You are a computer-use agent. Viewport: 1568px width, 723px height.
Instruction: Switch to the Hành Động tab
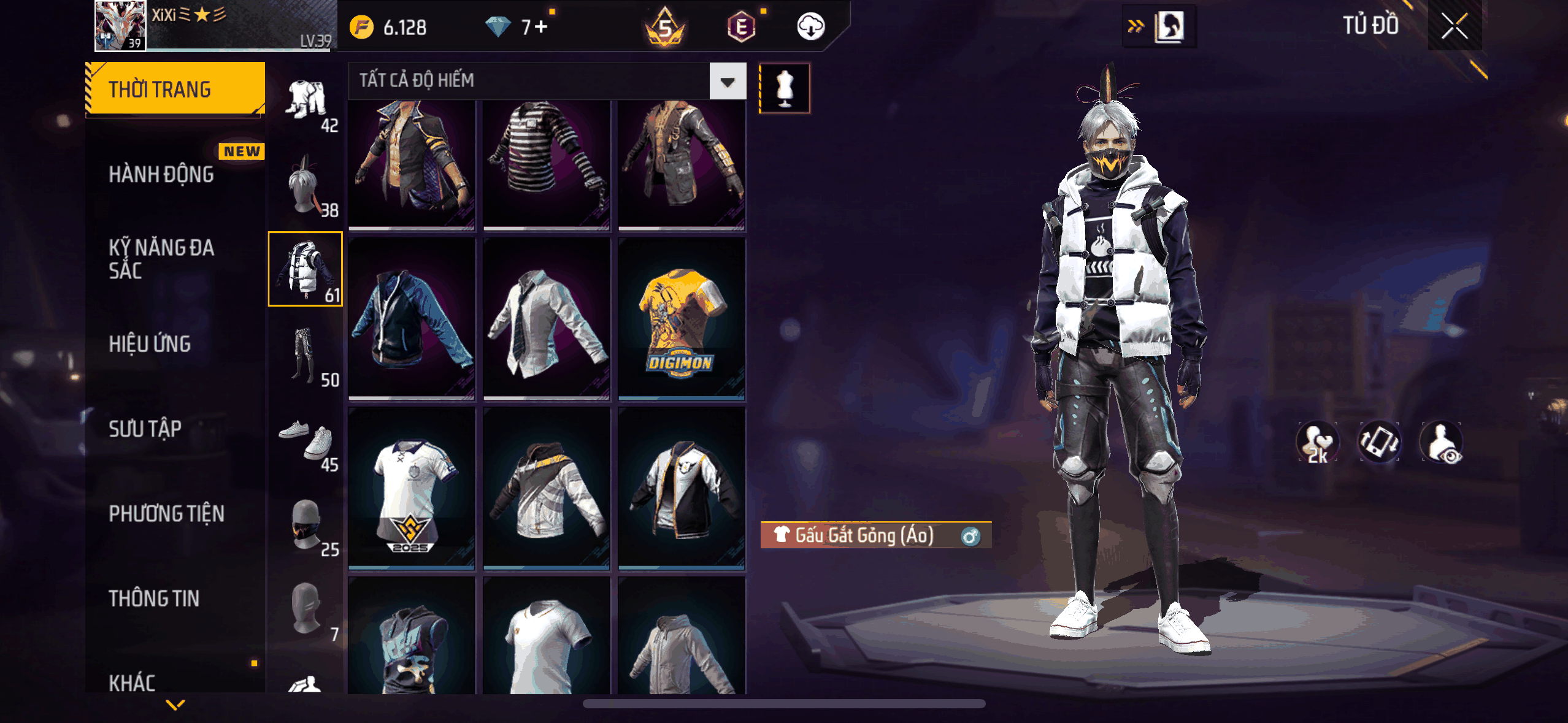161,174
